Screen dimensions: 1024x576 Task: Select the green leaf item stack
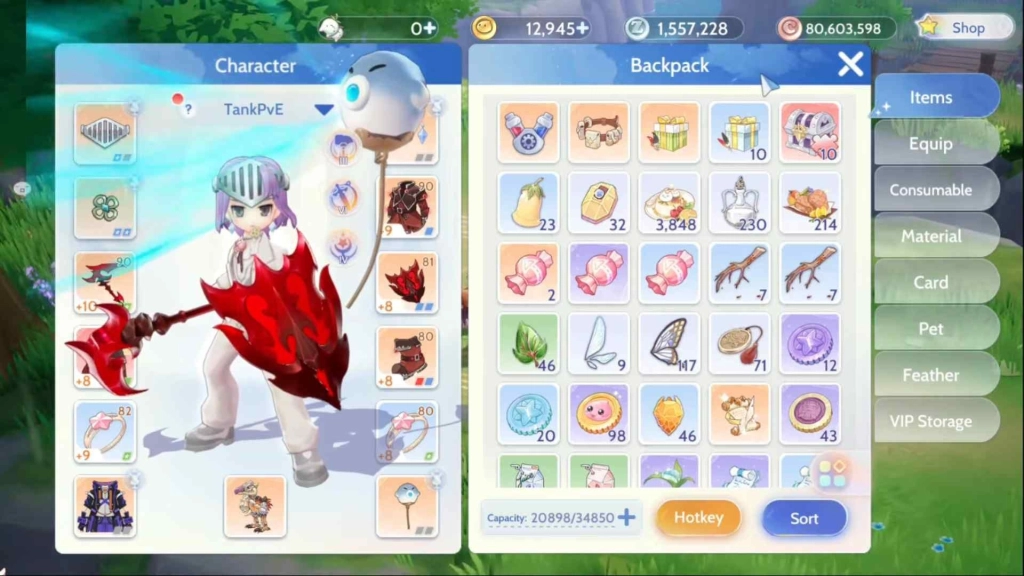pos(528,342)
